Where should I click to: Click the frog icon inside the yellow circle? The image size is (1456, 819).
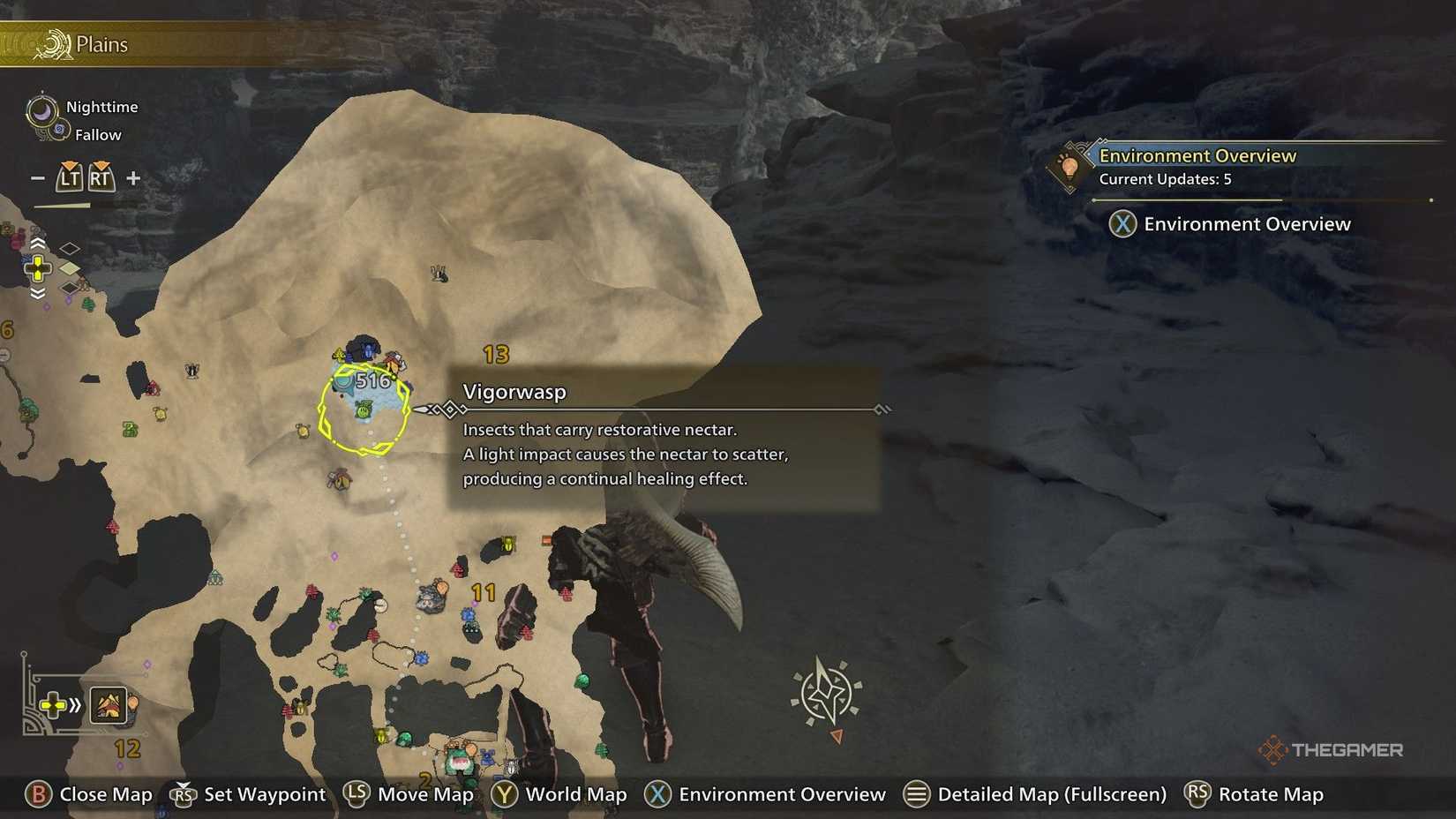pos(364,409)
